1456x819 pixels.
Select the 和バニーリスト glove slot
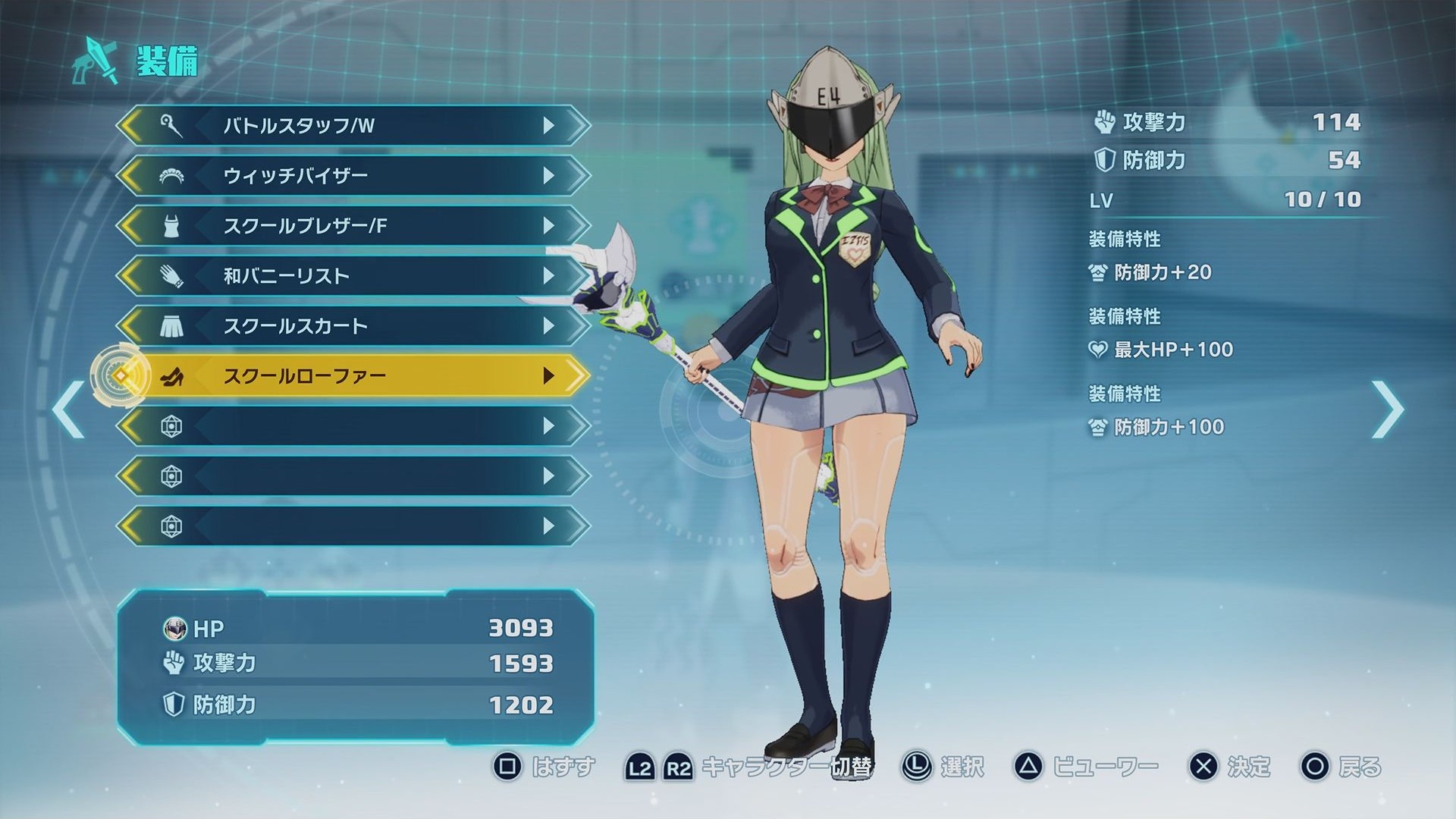(x=353, y=276)
